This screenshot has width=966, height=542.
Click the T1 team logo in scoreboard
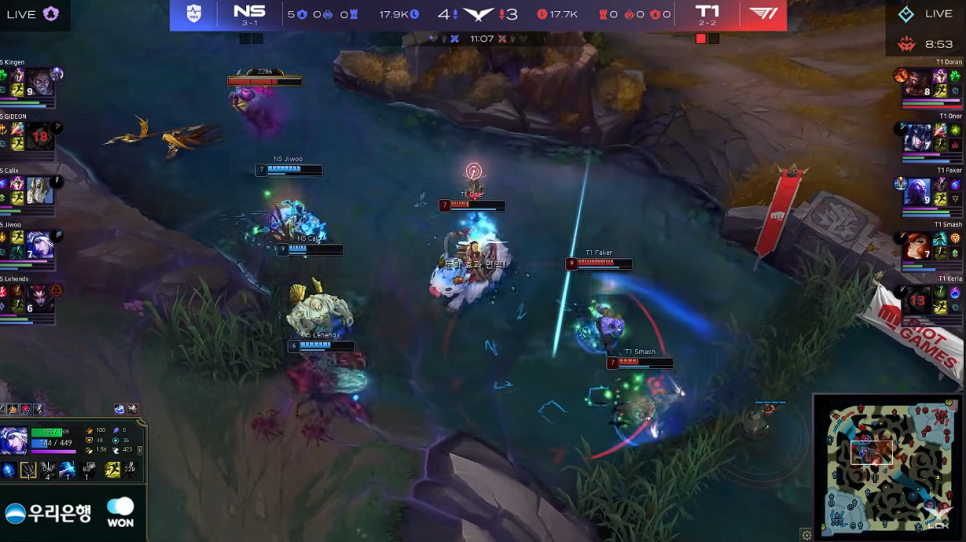[763, 14]
